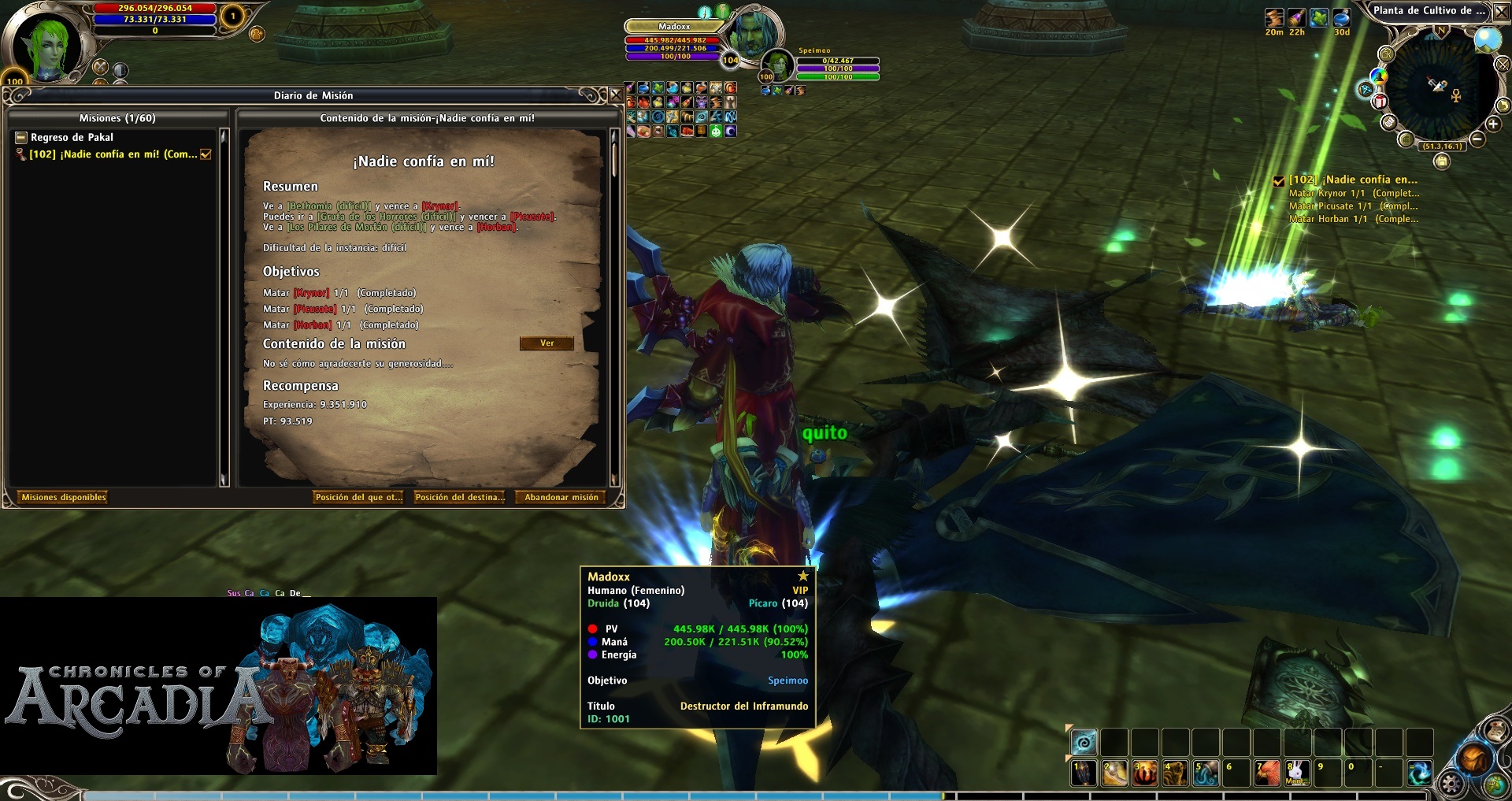Screen dimensions: 1512x801
Task: Zoom in the minimap with plus button
Action: click(1493, 124)
